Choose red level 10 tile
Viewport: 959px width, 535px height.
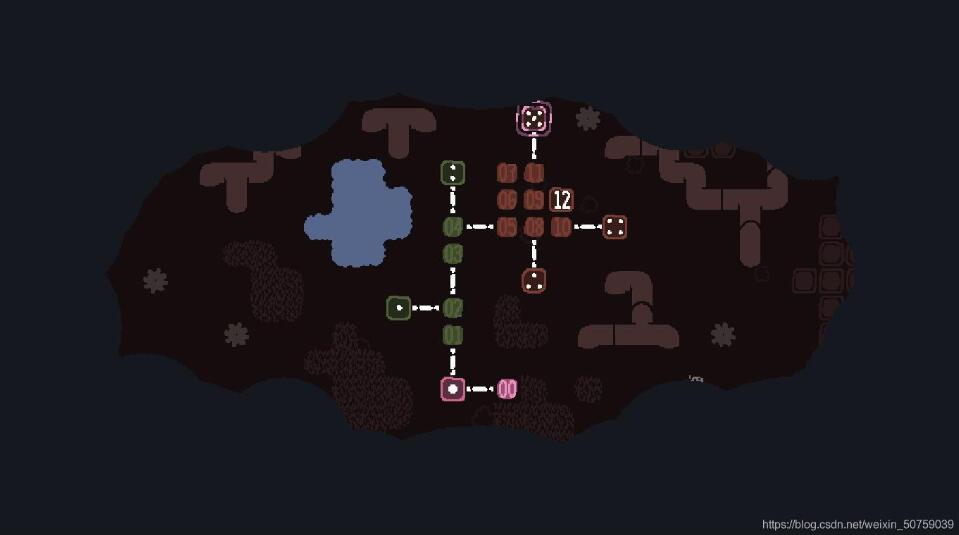(561, 227)
